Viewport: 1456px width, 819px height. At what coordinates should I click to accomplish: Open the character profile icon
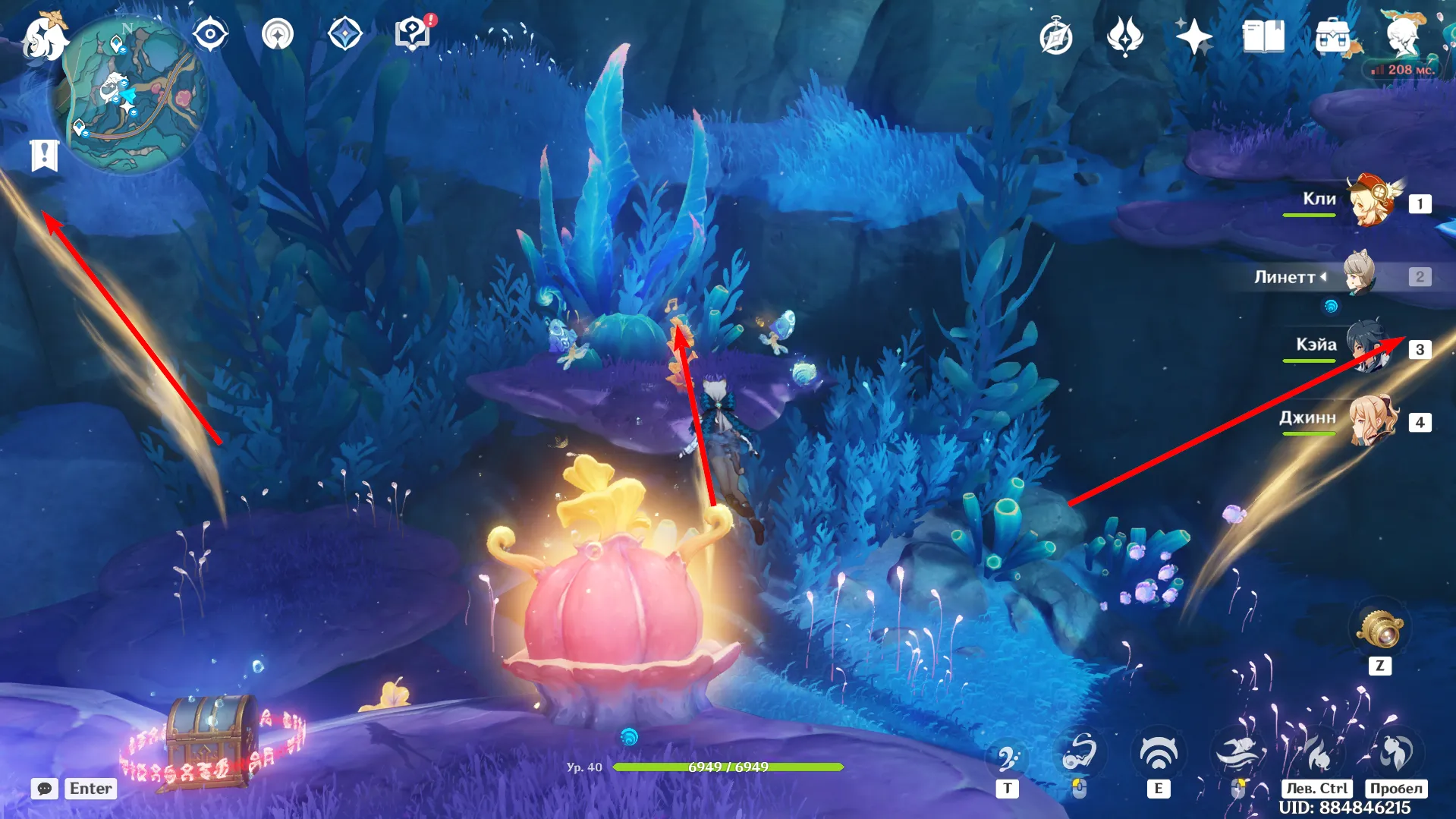[1402, 35]
